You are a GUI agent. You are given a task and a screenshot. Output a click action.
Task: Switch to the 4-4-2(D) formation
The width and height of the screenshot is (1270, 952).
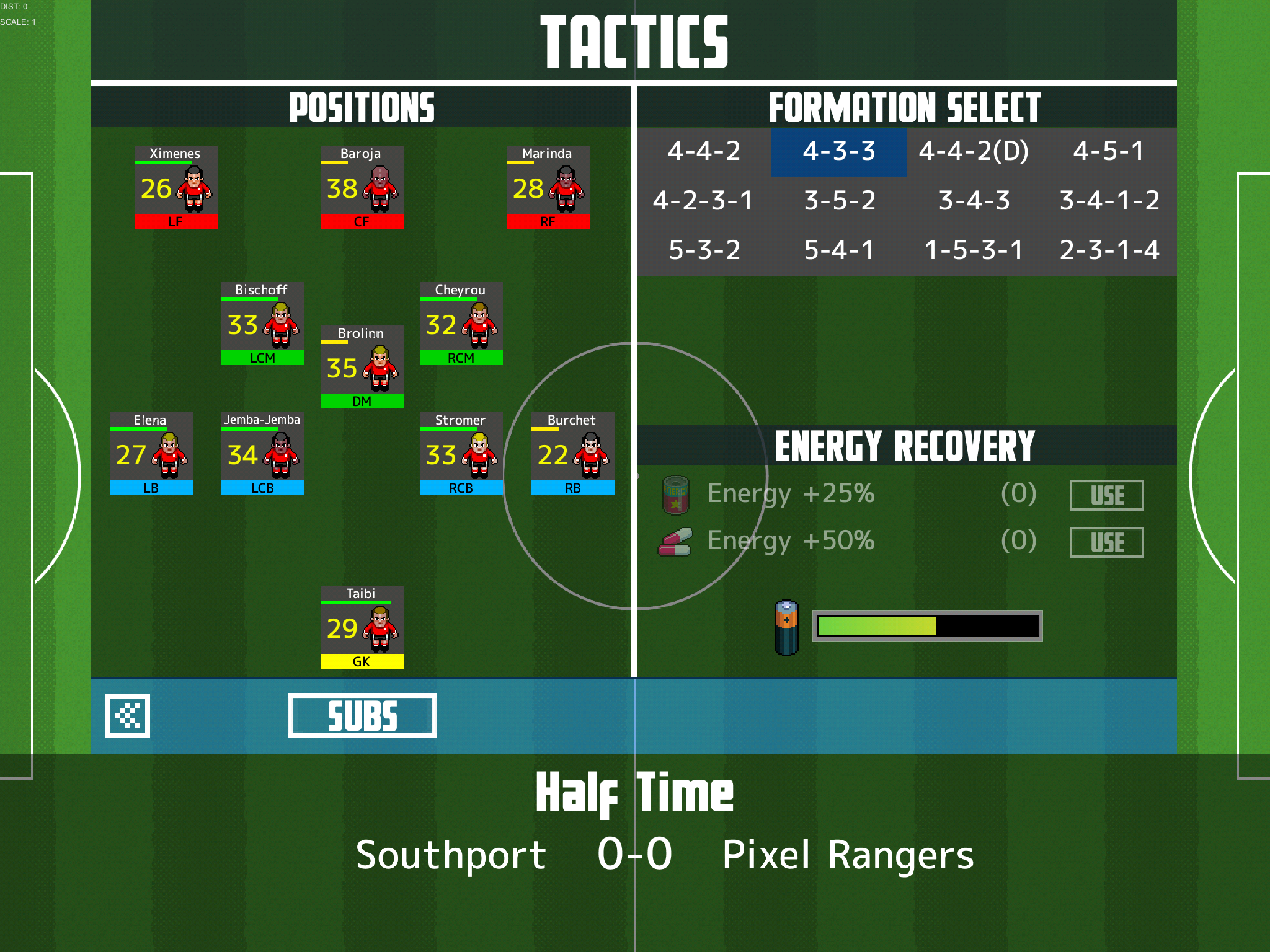pos(974,151)
